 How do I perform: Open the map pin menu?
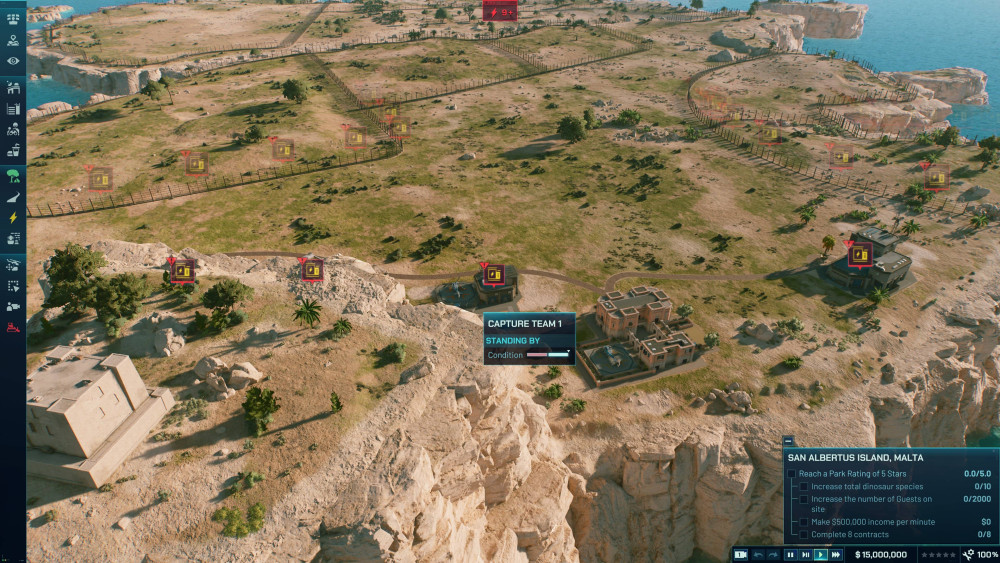pos(13,41)
